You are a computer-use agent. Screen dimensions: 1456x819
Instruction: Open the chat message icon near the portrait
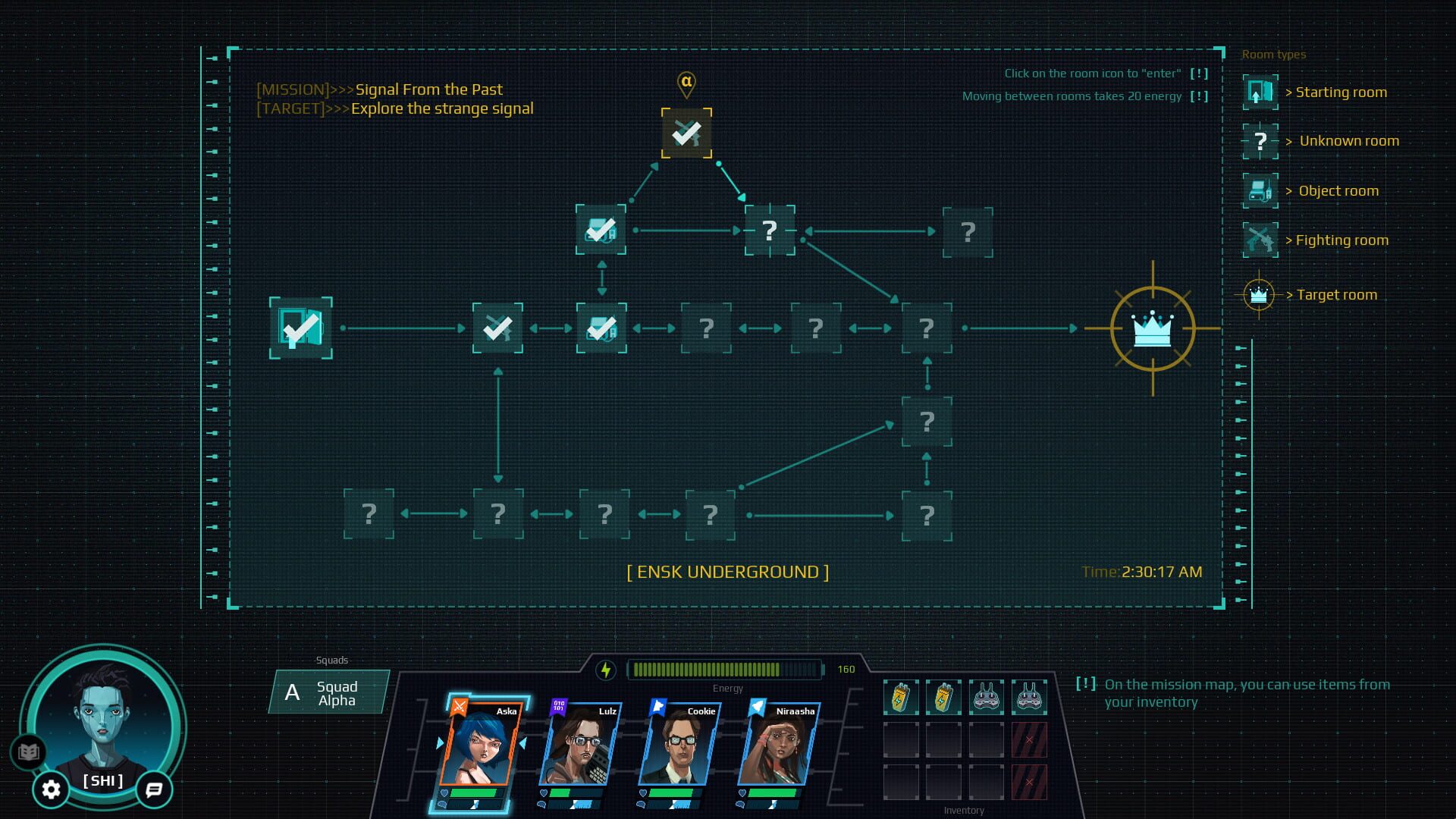154,790
